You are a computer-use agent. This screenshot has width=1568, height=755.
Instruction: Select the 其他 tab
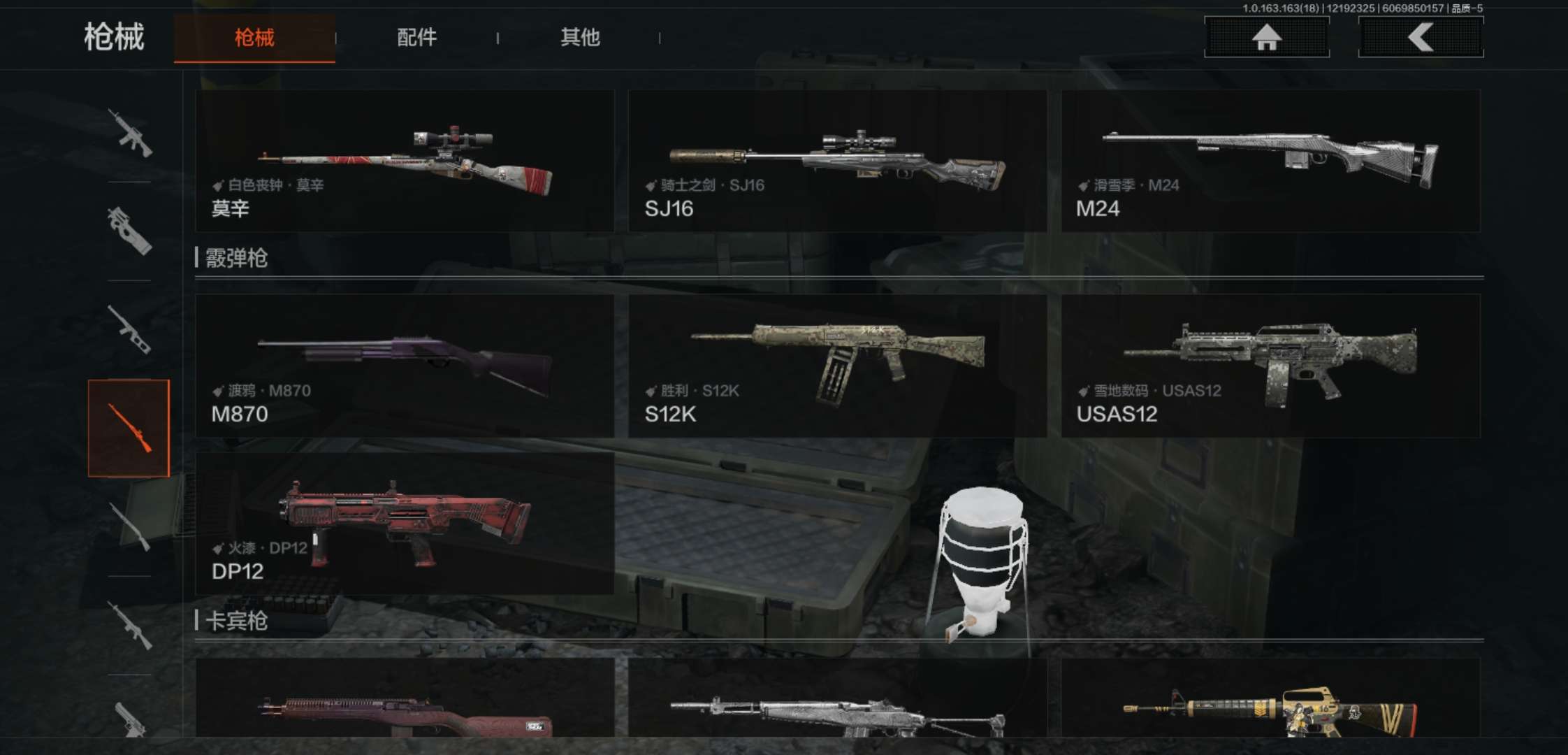tap(580, 38)
